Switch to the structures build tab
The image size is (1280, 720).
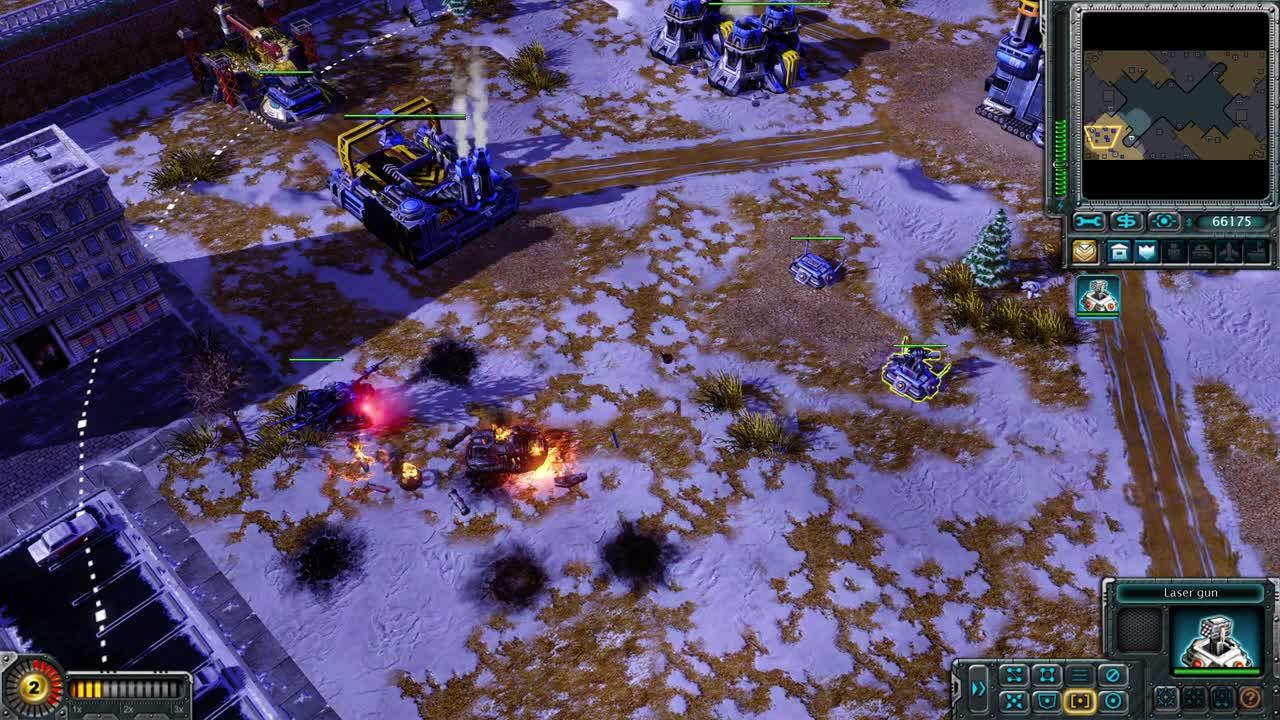pyautogui.click(x=1119, y=250)
